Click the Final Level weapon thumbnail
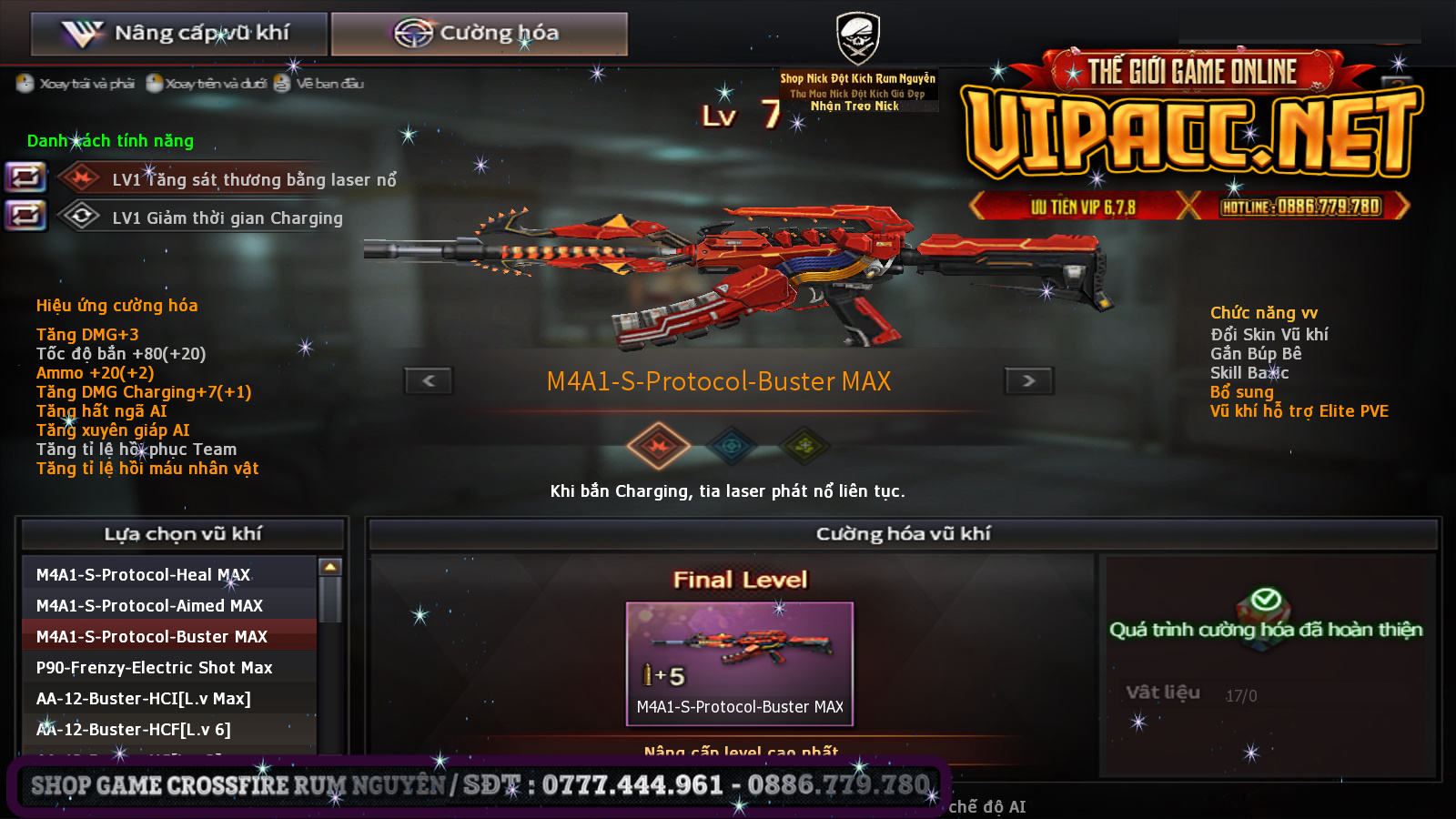The image size is (1456, 819). tap(739, 662)
